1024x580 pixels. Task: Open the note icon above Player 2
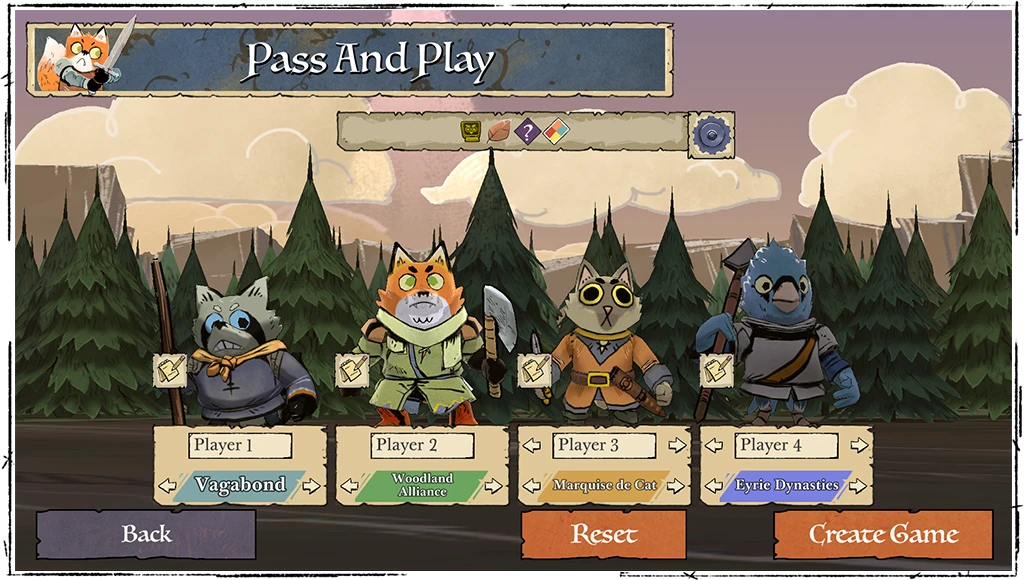(351, 370)
